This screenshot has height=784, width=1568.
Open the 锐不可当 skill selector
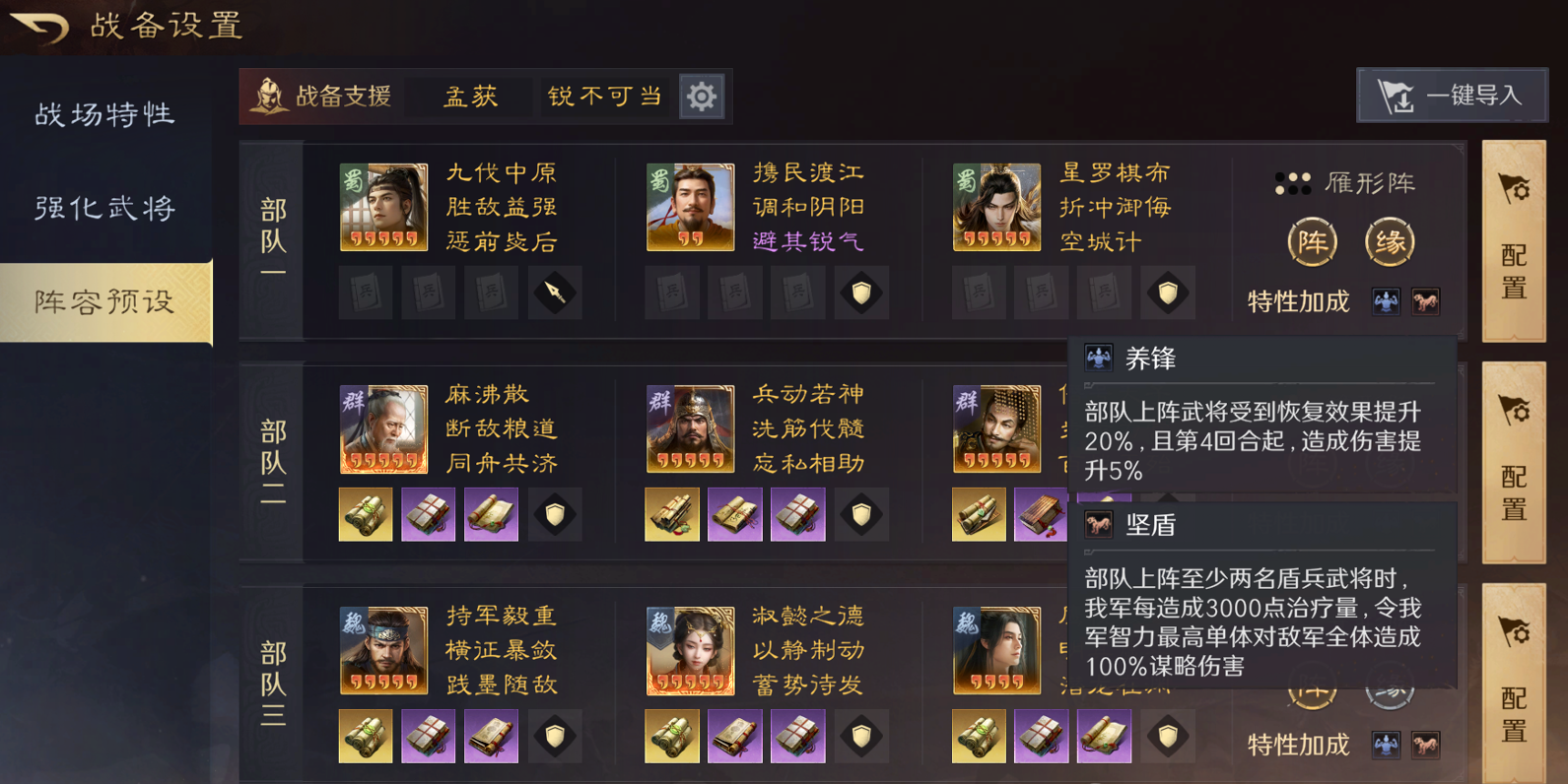604,96
